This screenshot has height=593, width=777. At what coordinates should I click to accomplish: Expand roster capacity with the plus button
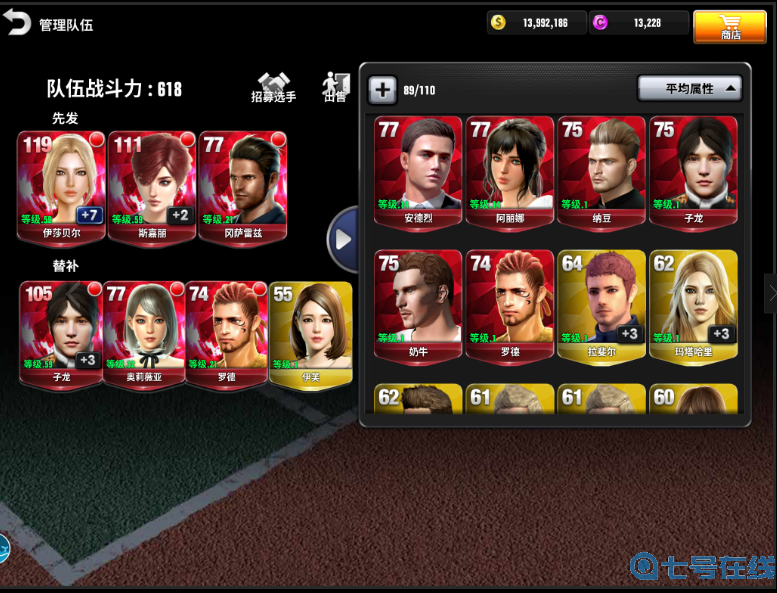coord(382,90)
